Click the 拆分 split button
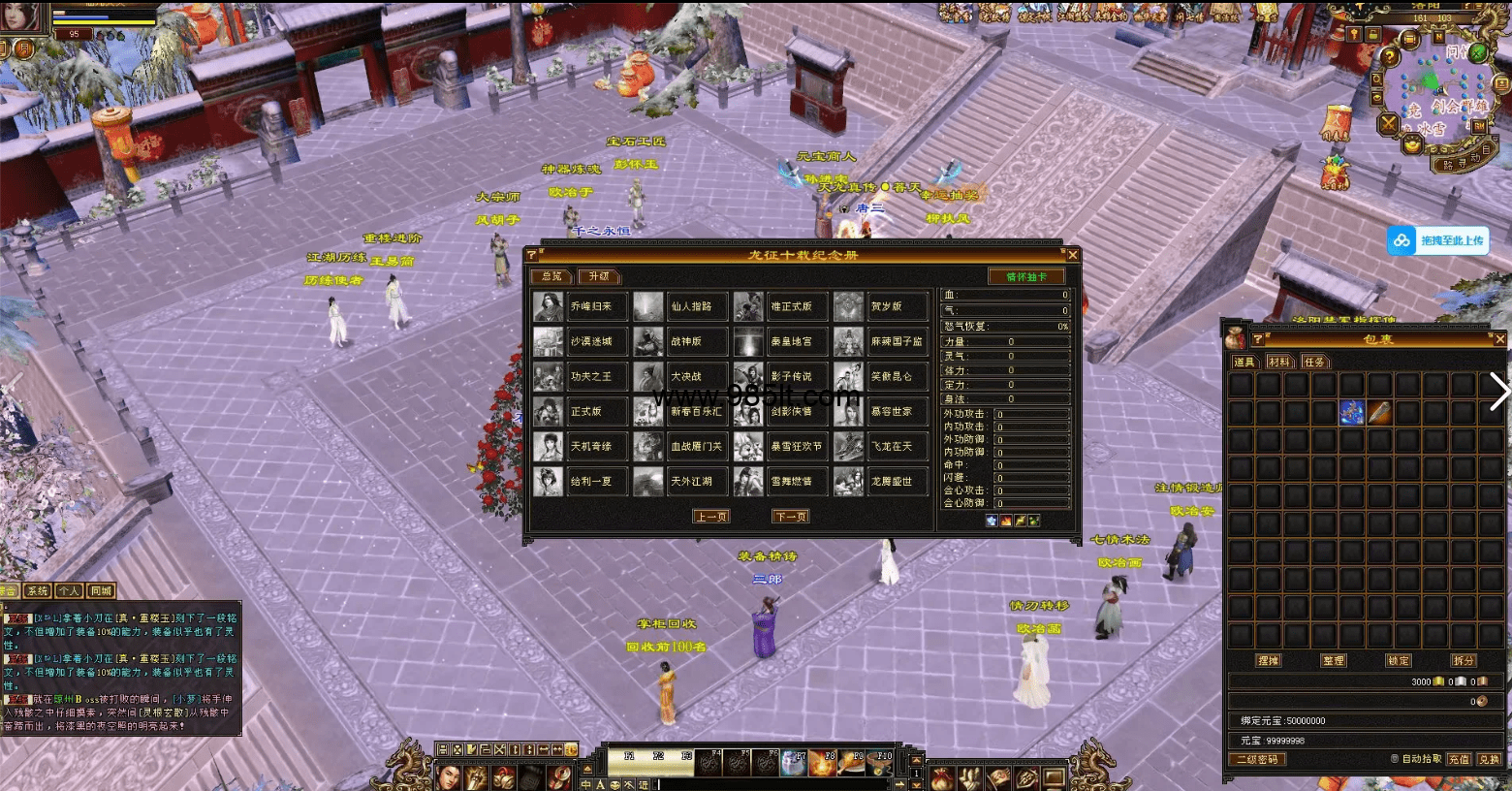Image resolution: width=1512 pixels, height=791 pixels. click(x=1463, y=660)
